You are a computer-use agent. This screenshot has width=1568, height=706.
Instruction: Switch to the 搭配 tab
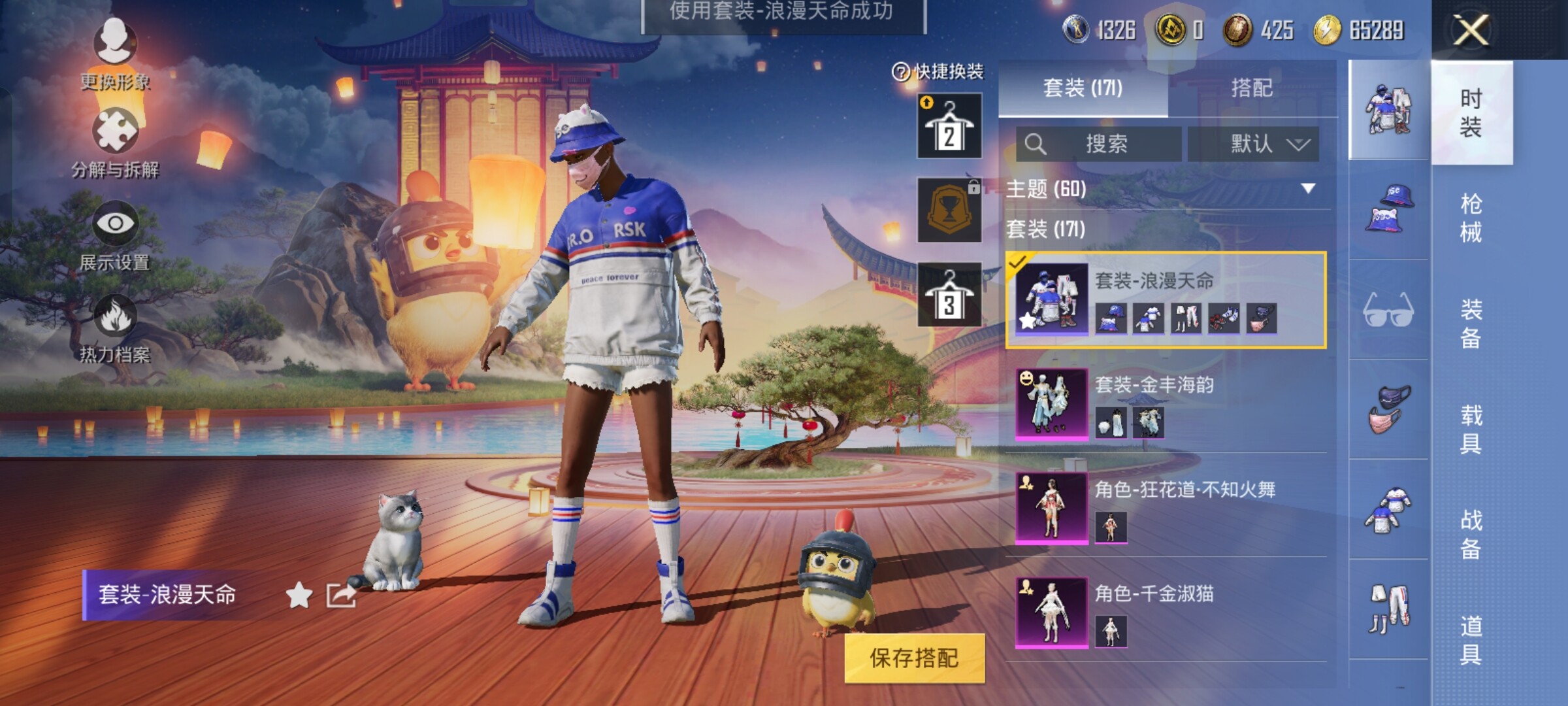click(x=1251, y=88)
